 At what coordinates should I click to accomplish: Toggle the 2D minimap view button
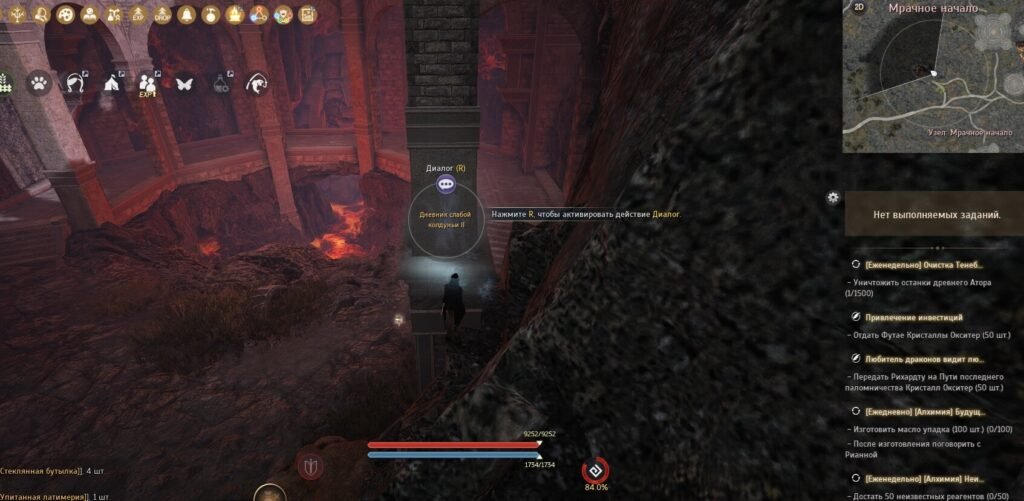click(x=858, y=7)
